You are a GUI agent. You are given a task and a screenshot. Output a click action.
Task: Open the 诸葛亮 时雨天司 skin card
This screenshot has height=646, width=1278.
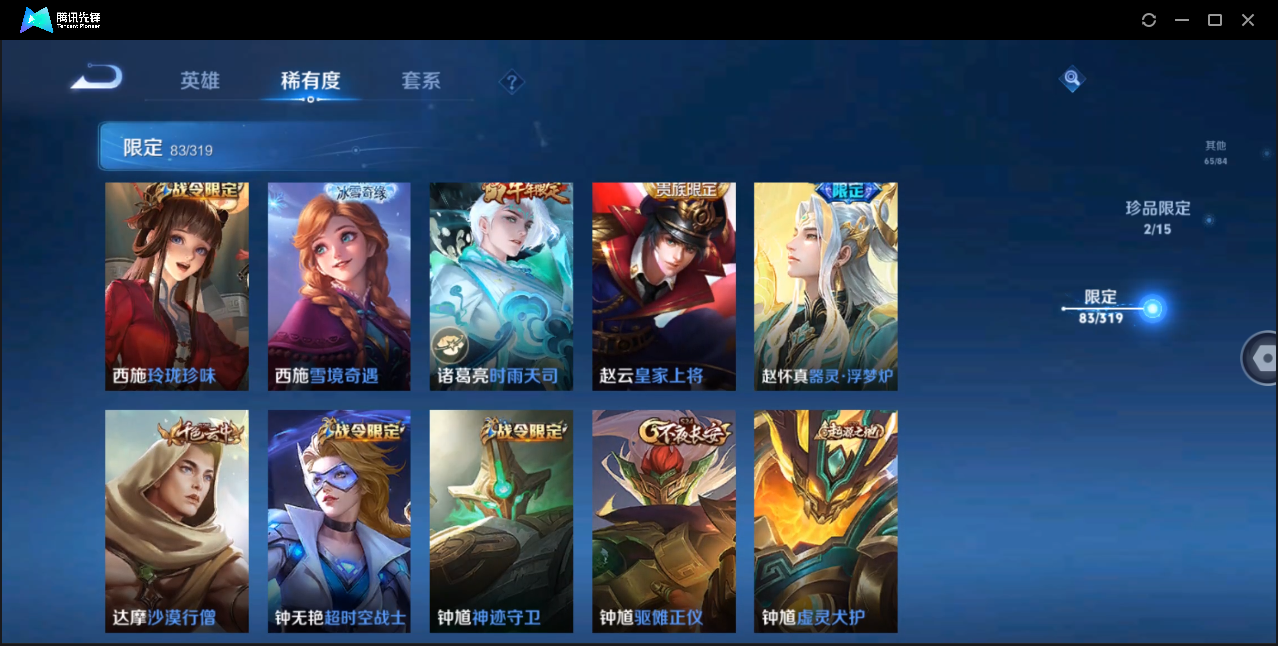pyautogui.click(x=501, y=286)
